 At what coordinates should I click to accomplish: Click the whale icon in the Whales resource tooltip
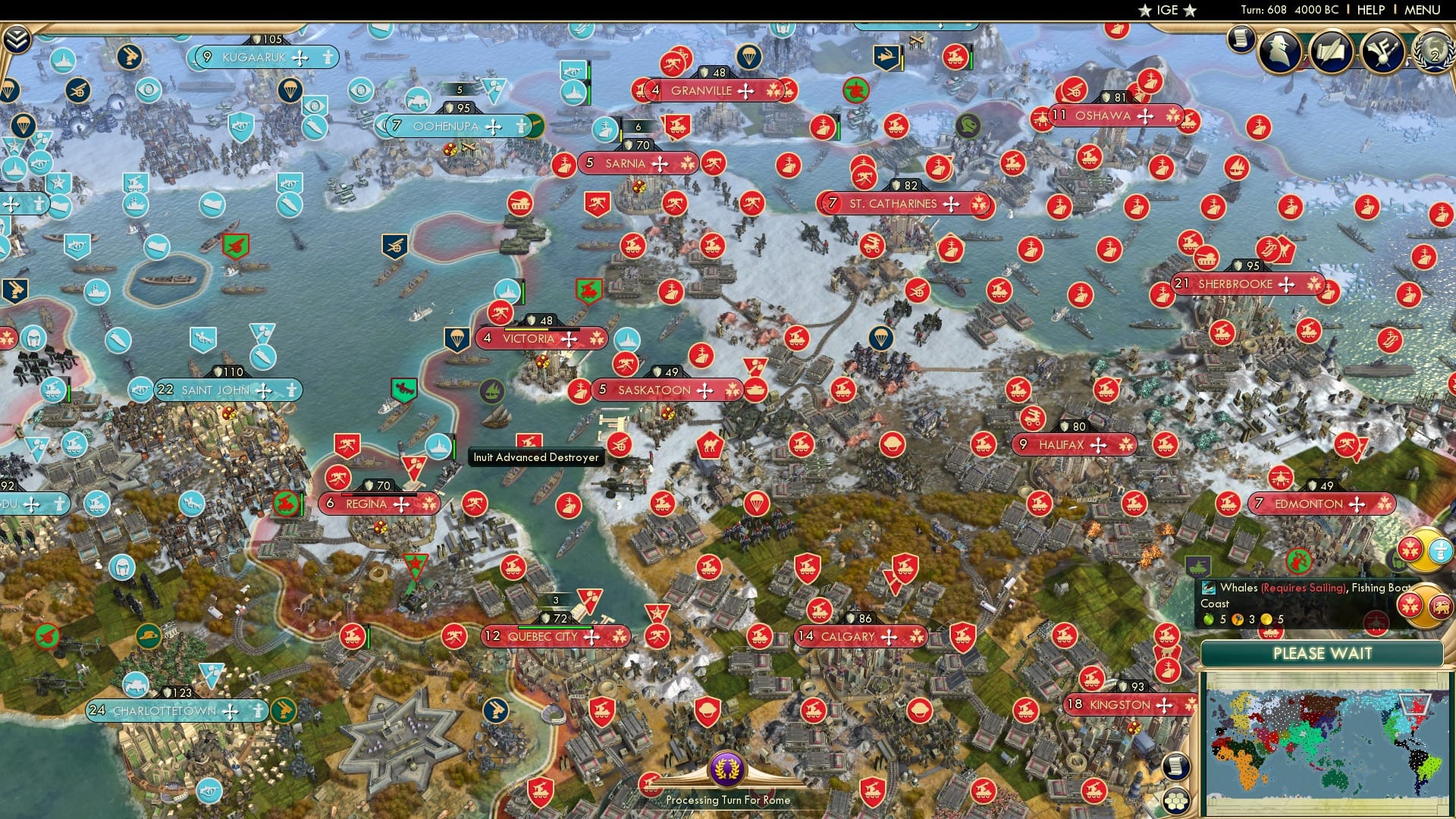tap(1209, 588)
